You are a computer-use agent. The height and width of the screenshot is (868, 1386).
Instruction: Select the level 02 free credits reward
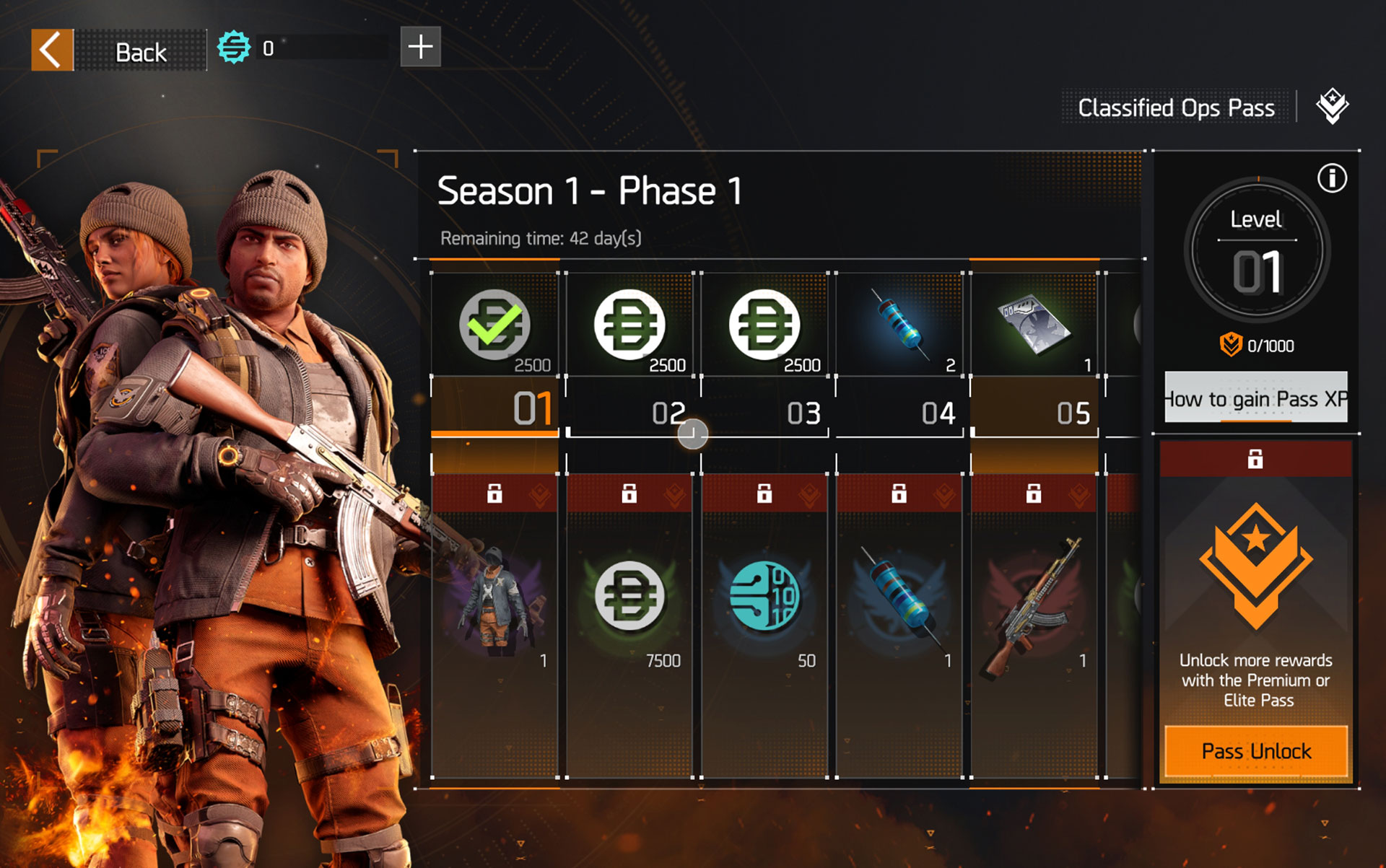pyautogui.click(x=629, y=325)
